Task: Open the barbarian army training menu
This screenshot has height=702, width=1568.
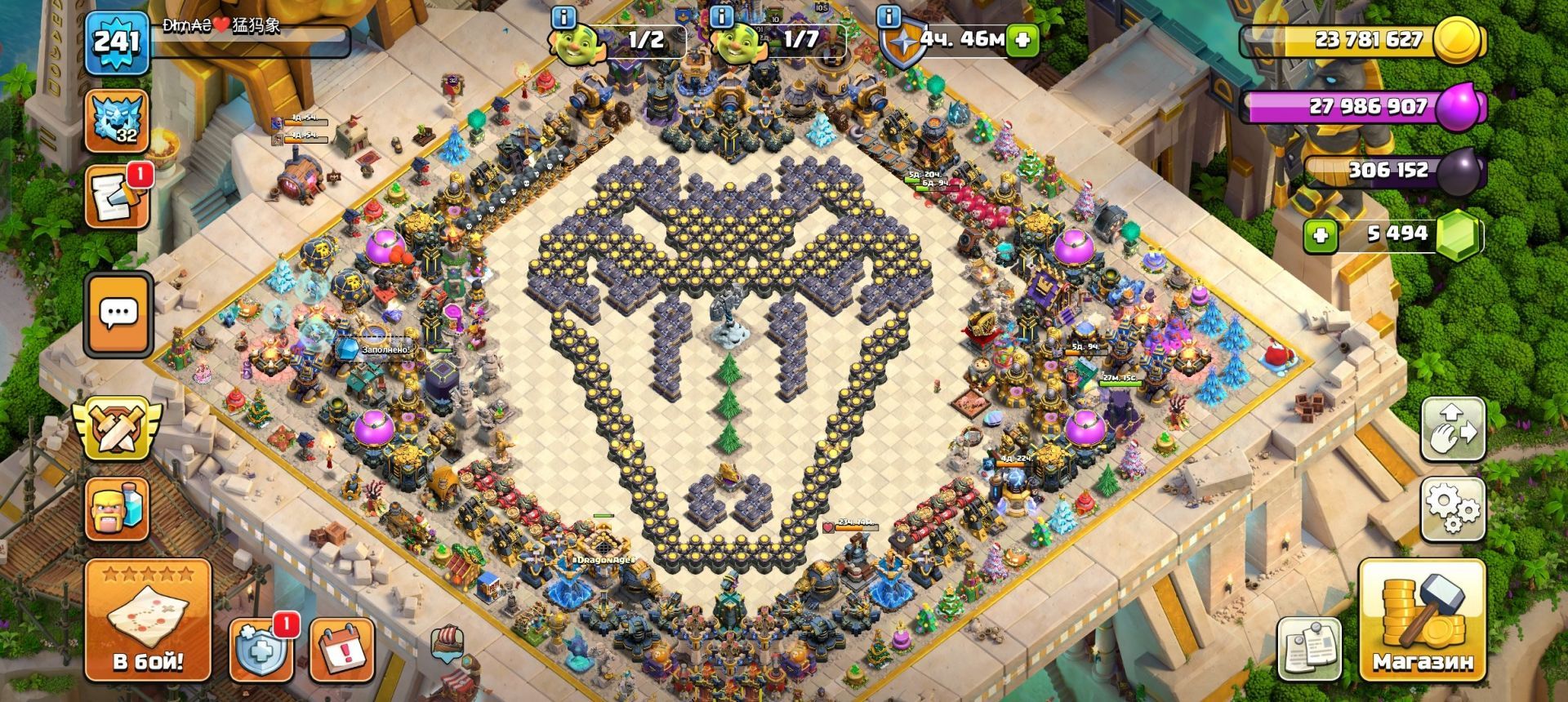Action: coord(117,507)
